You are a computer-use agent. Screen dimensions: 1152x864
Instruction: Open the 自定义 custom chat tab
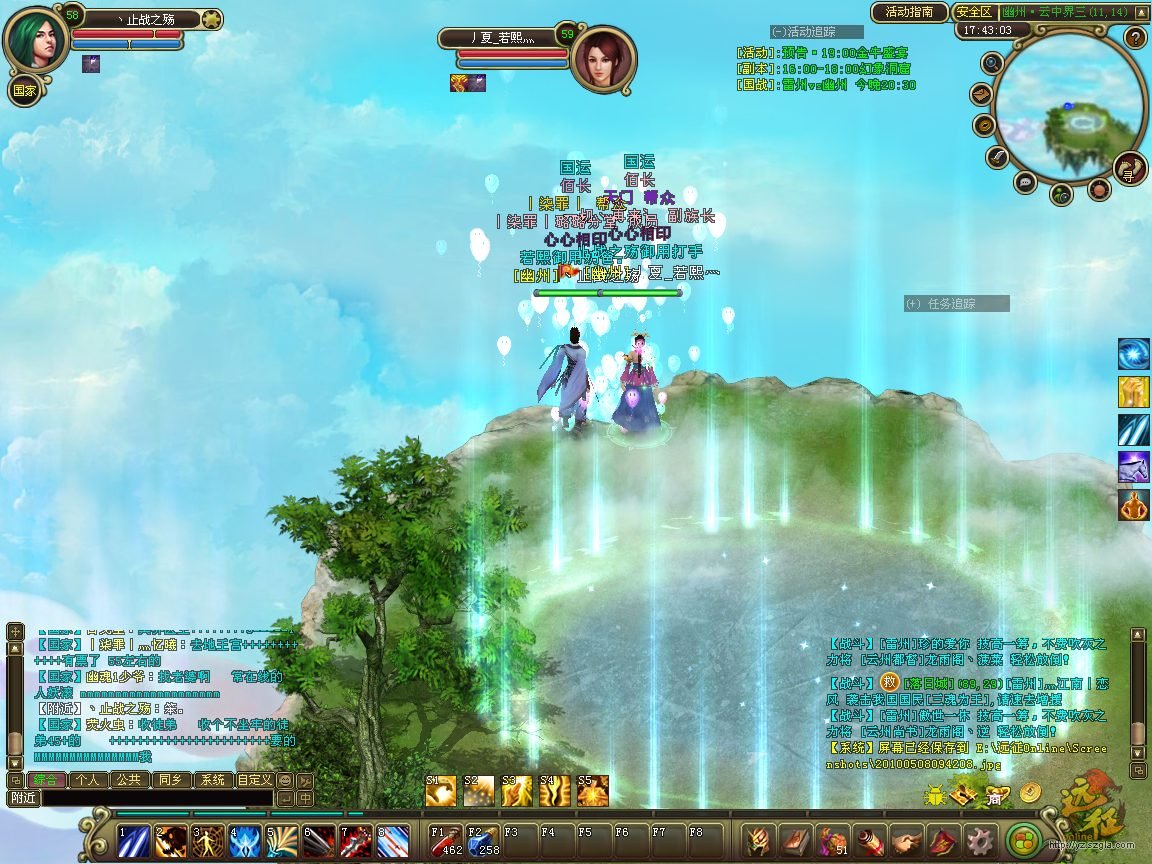[x=254, y=780]
